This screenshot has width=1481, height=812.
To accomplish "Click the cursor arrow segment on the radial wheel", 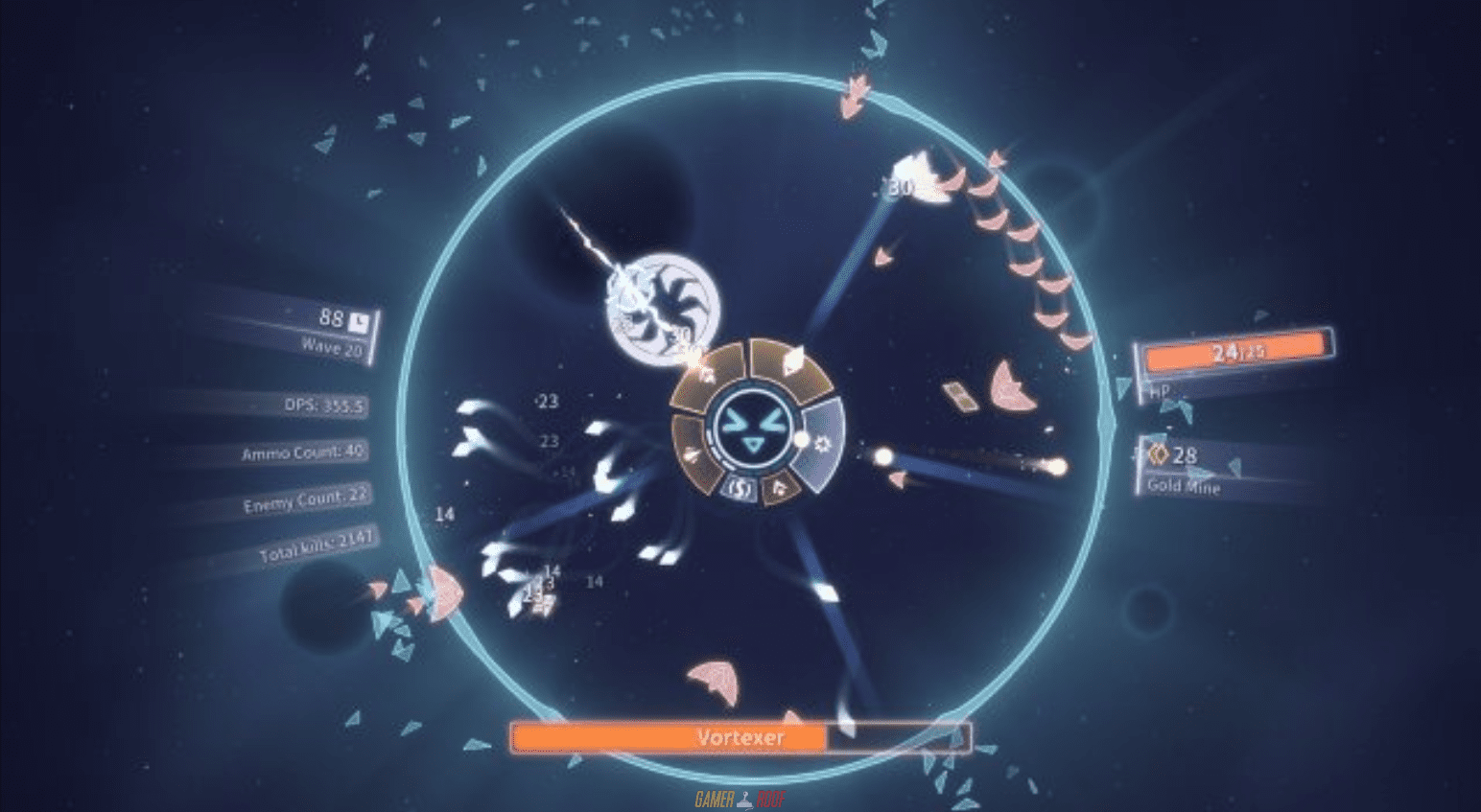I will (x=778, y=488).
